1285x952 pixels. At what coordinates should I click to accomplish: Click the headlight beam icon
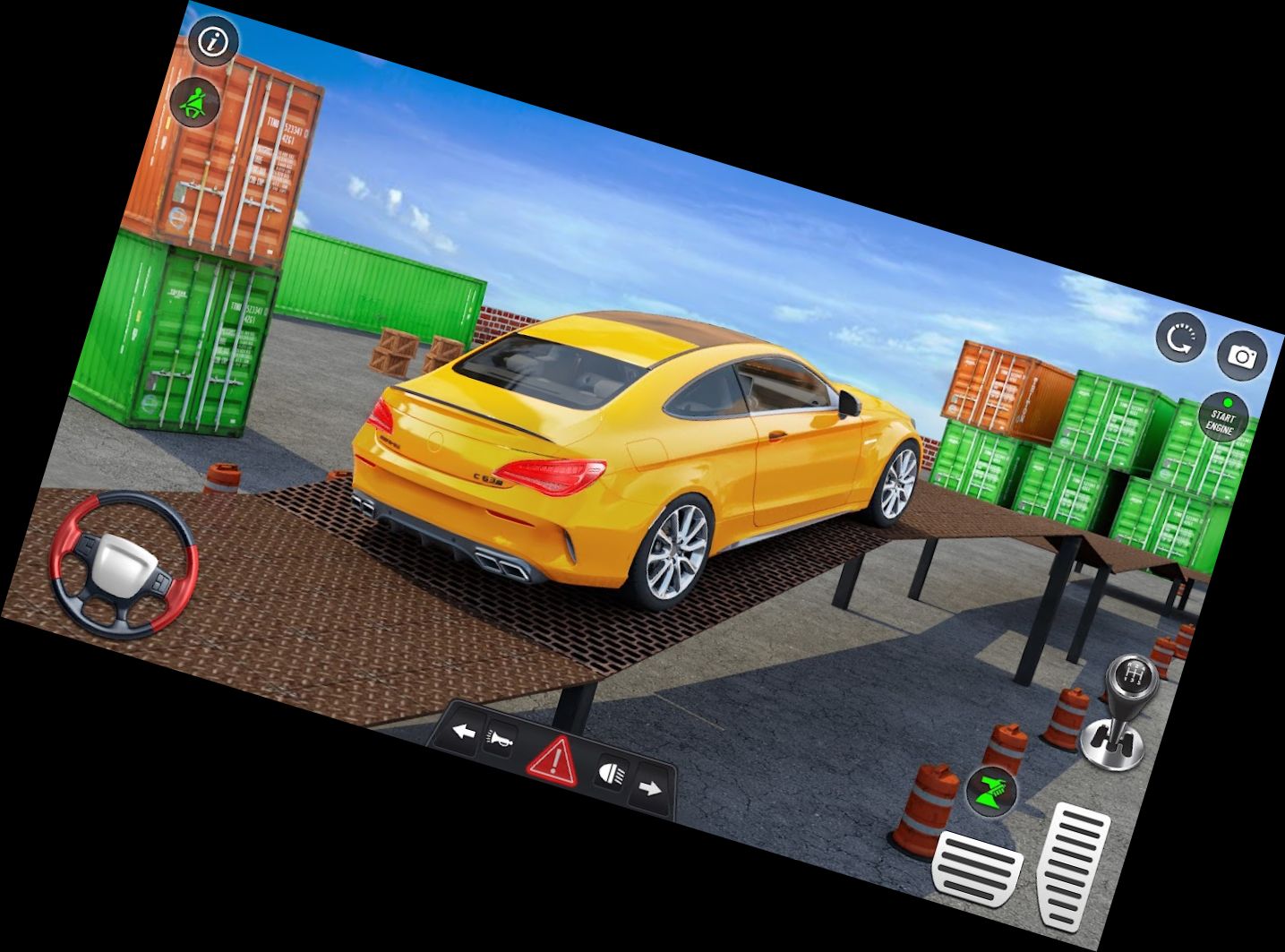[612, 773]
